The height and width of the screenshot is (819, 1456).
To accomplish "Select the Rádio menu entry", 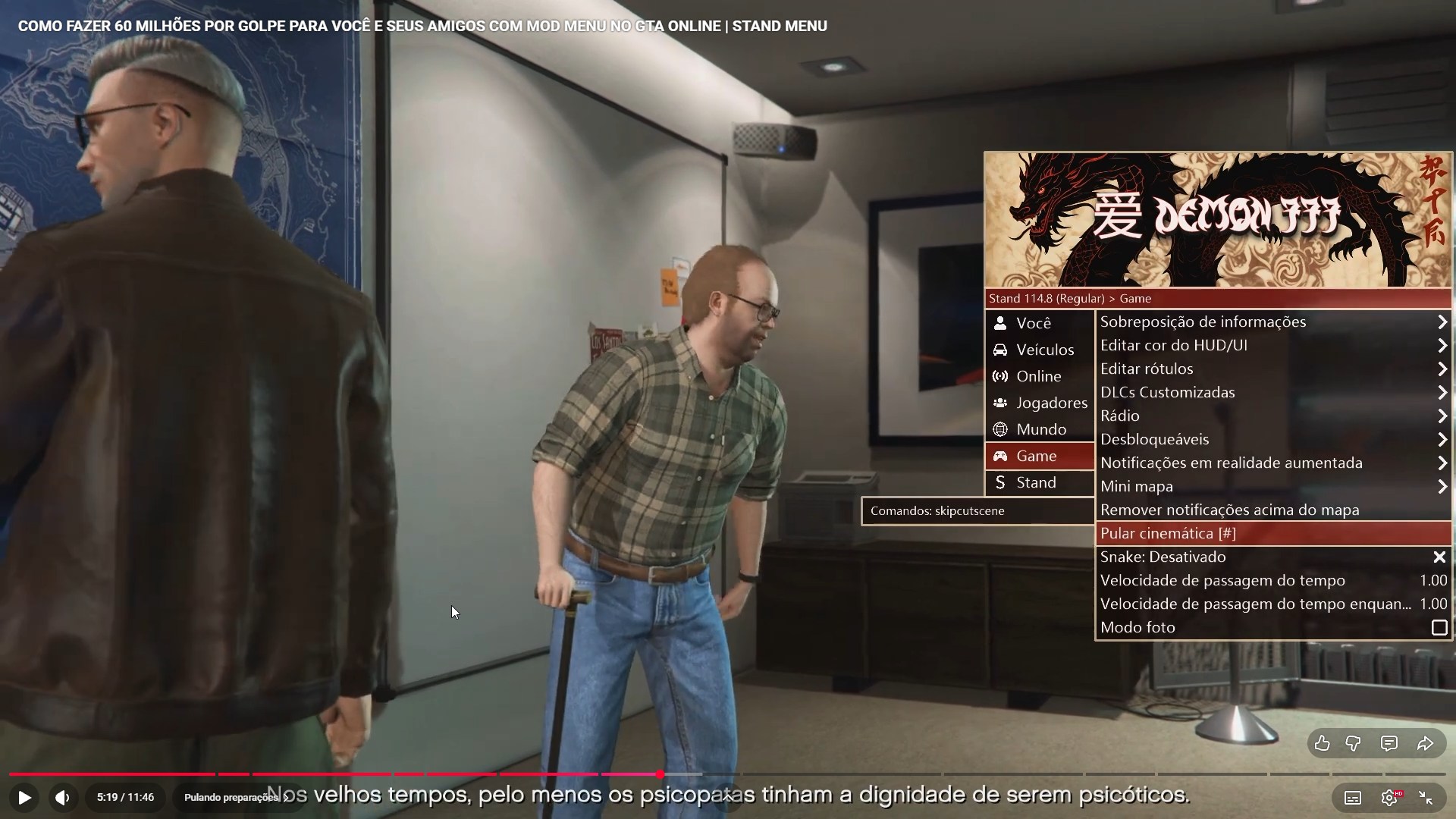I will [x=1121, y=416].
